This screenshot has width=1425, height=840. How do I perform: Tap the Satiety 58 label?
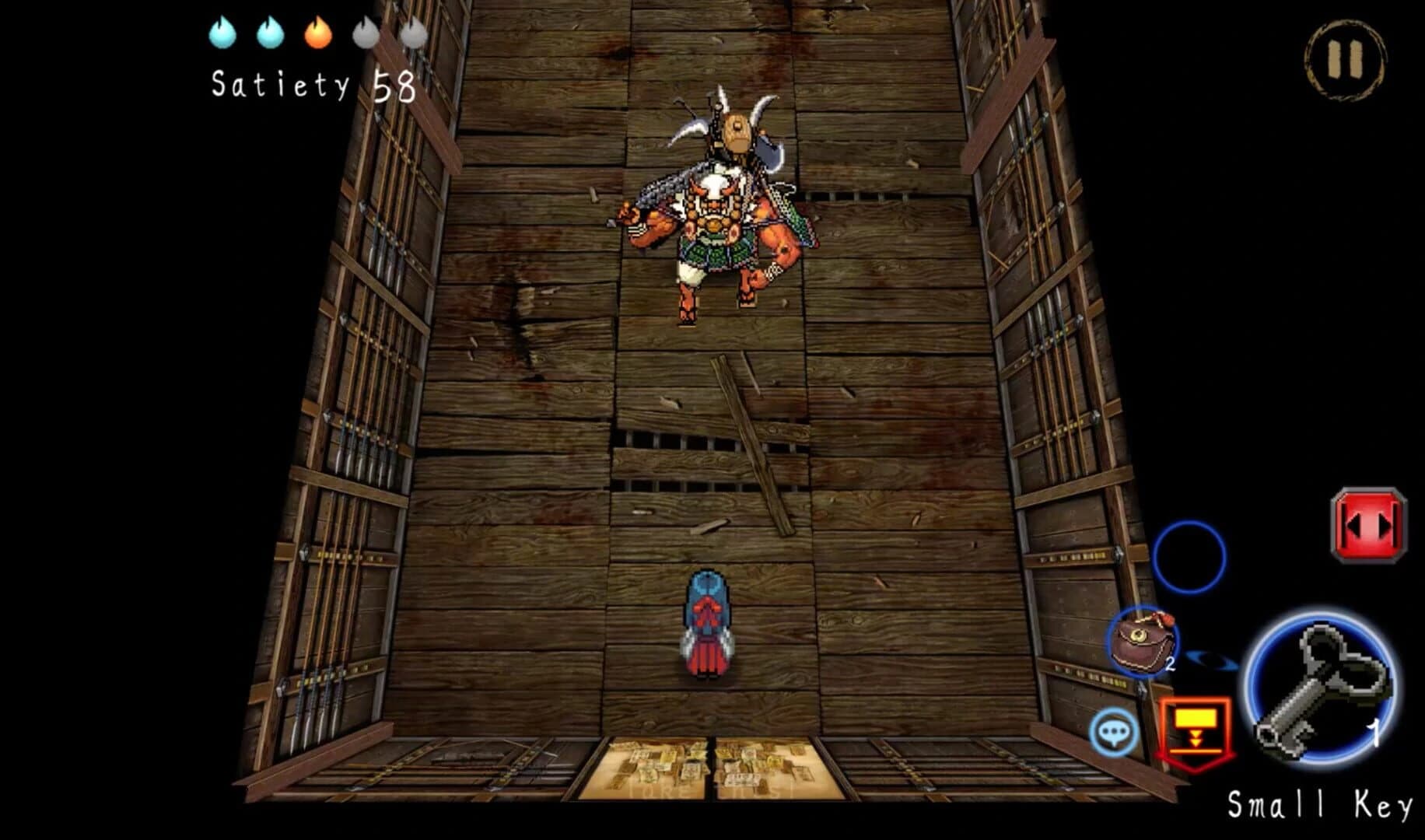311,87
